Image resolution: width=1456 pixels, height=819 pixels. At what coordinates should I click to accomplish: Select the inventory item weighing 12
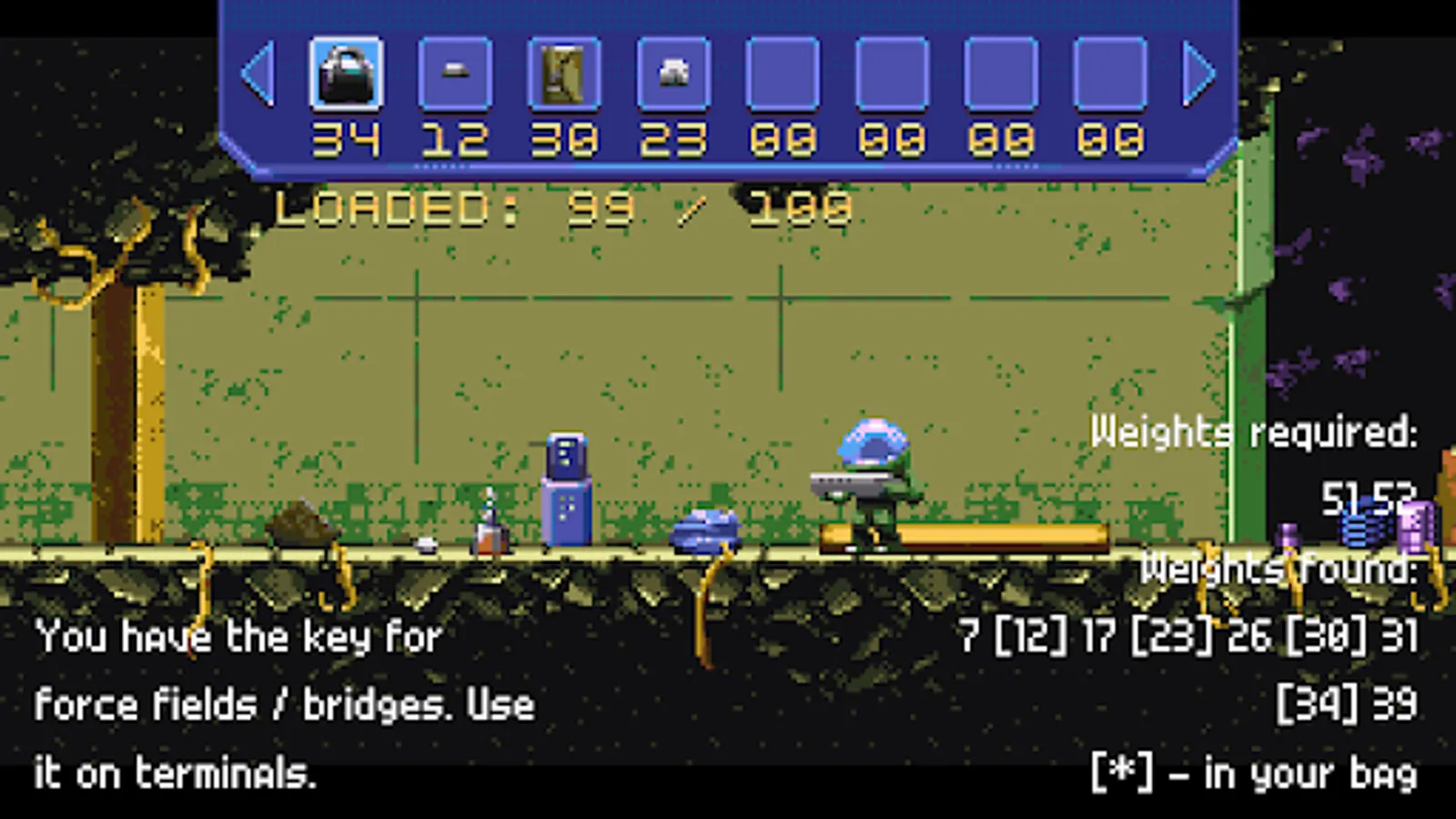coord(456,73)
